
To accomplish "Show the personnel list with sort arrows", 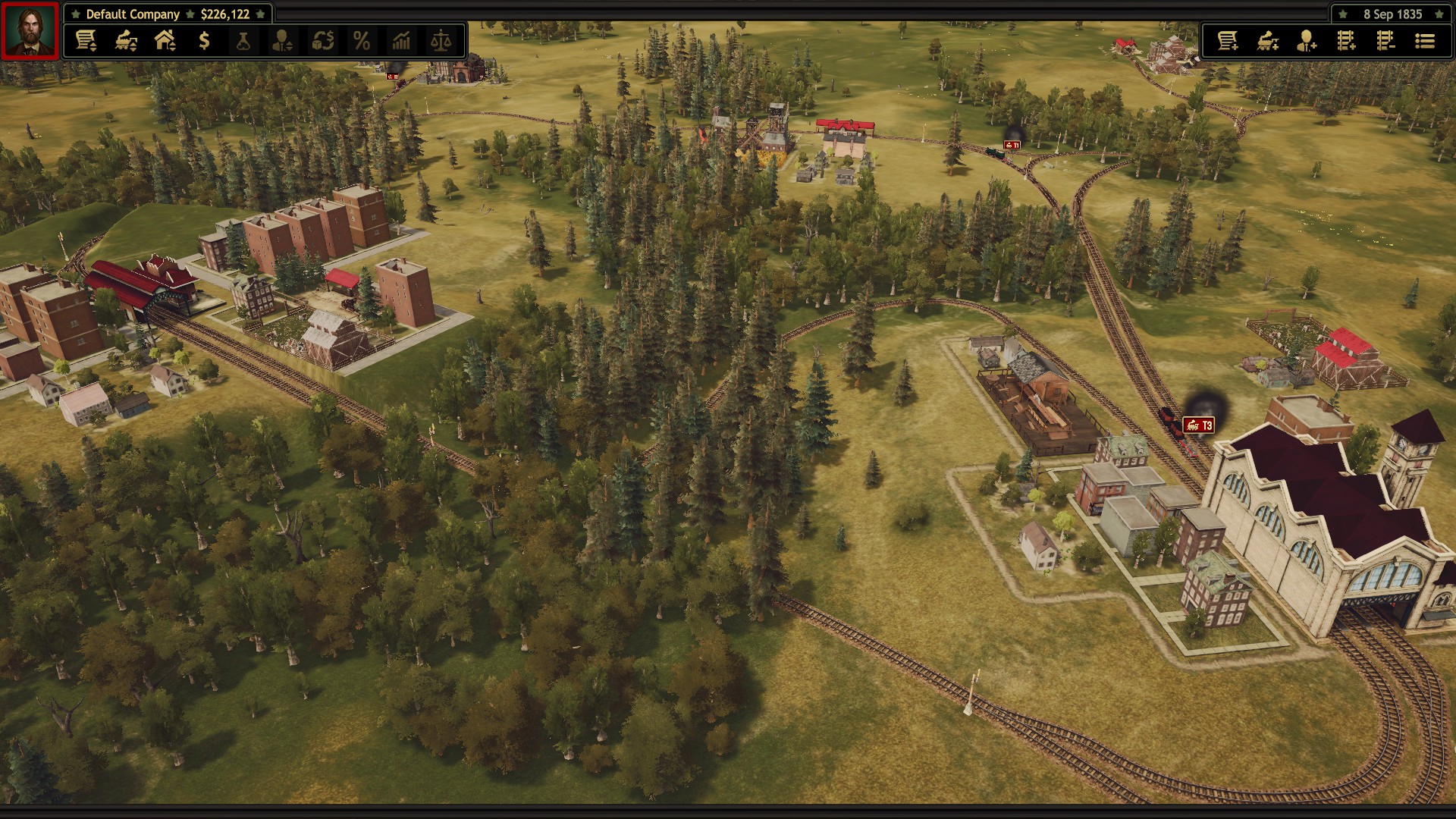I will (283, 41).
